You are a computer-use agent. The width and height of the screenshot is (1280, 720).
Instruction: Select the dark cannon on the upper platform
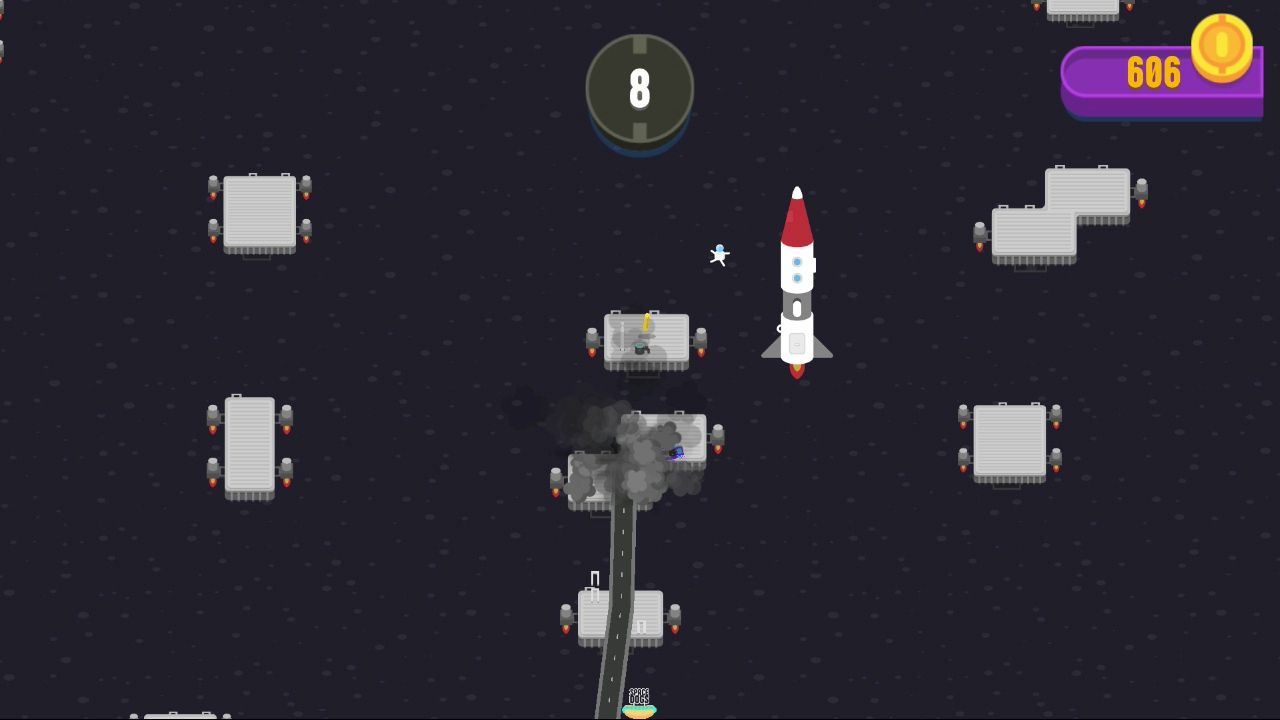[x=643, y=349]
